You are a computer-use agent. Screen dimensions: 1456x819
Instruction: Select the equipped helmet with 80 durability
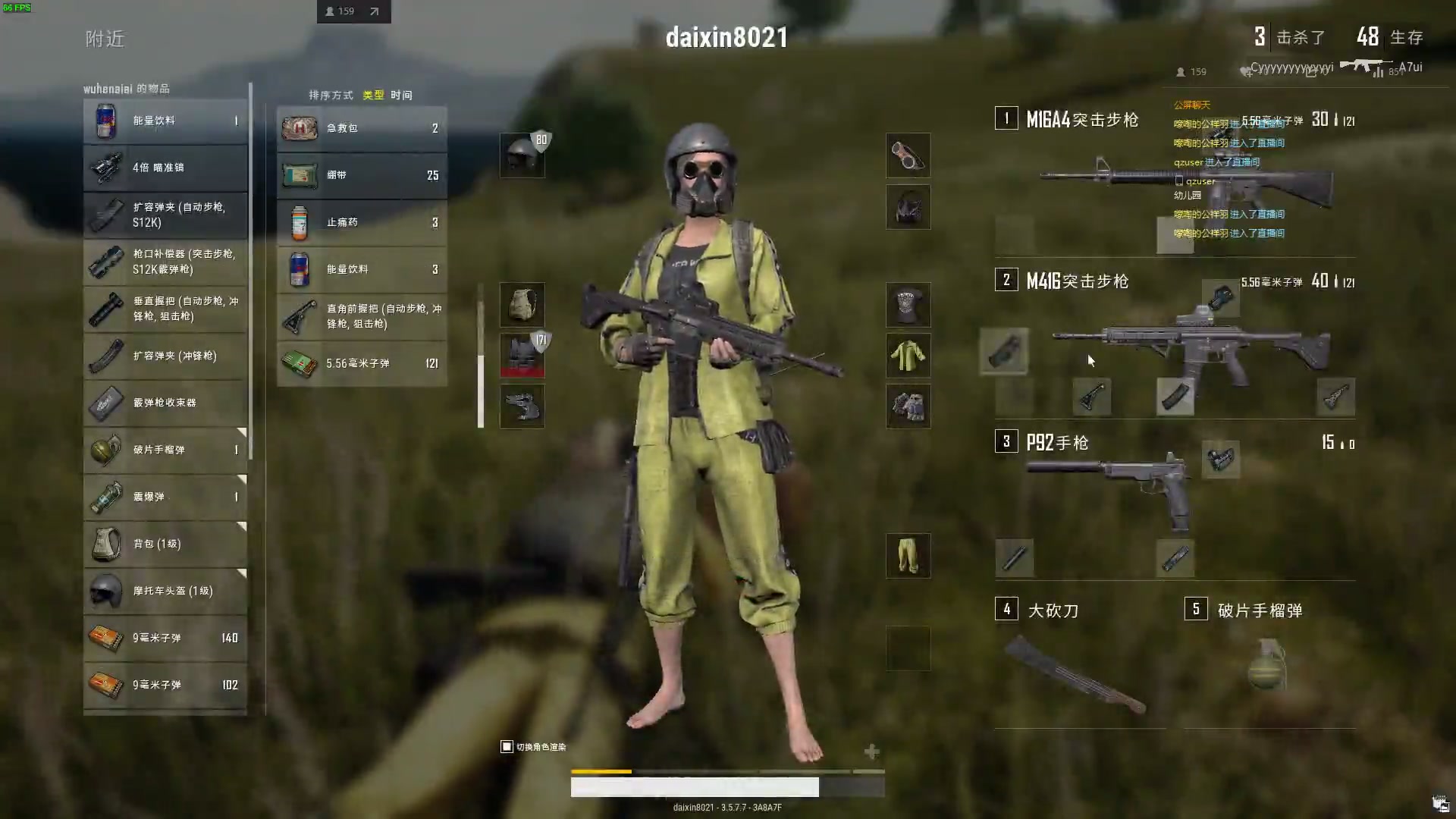click(522, 154)
